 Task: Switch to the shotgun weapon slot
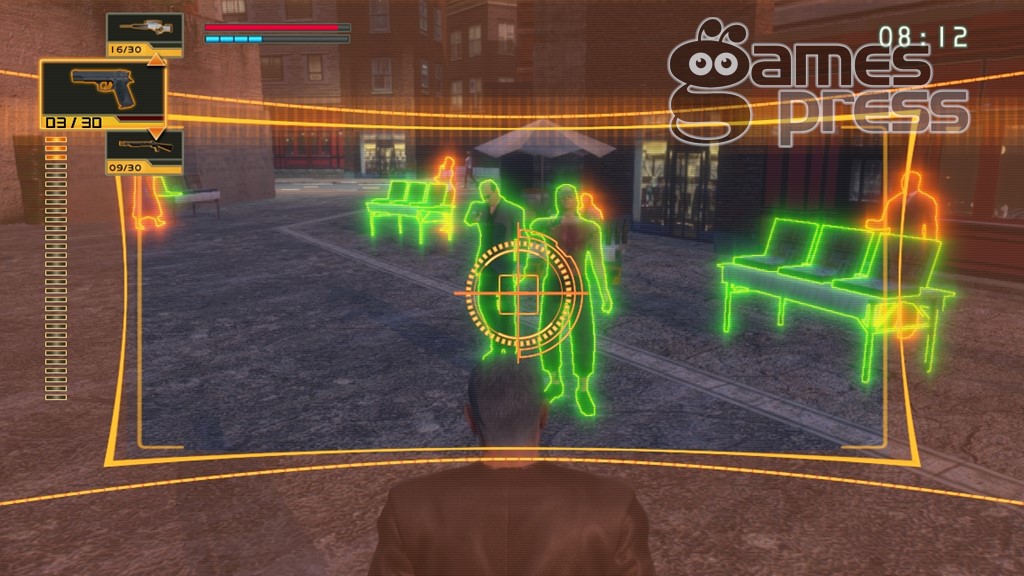144,148
